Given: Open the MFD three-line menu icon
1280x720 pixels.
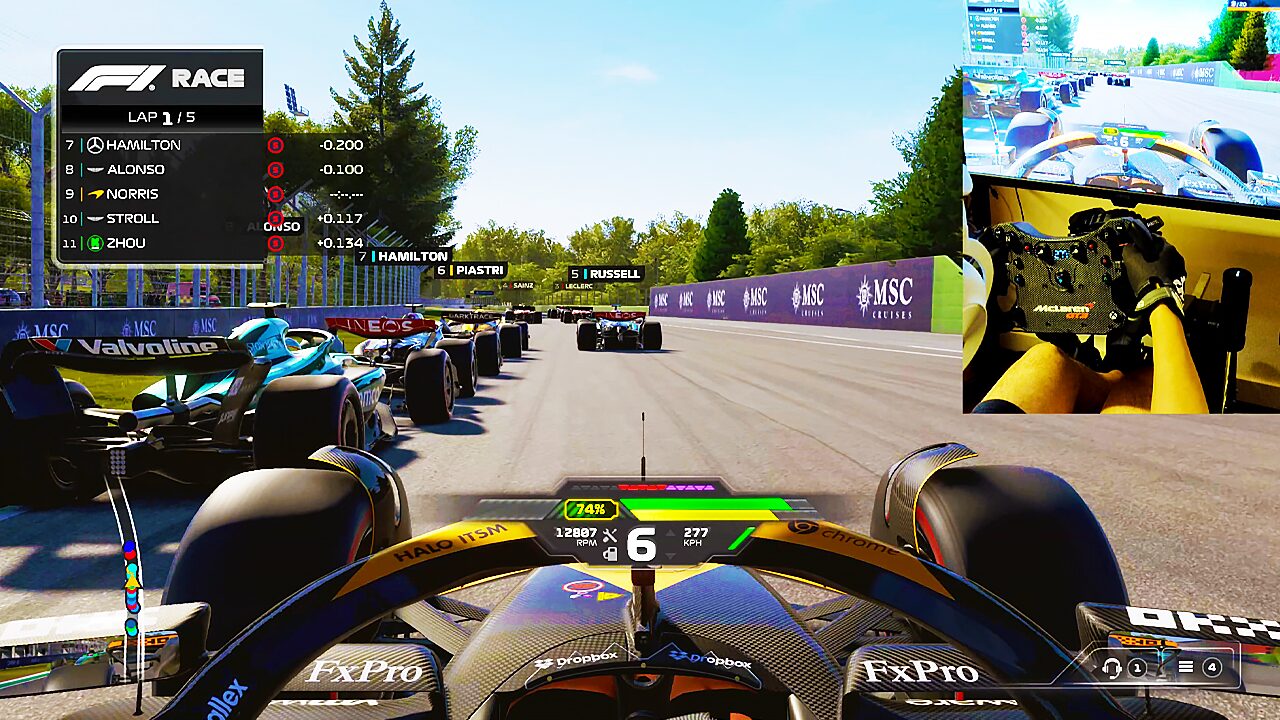Looking at the screenshot, I should point(1186,667).
